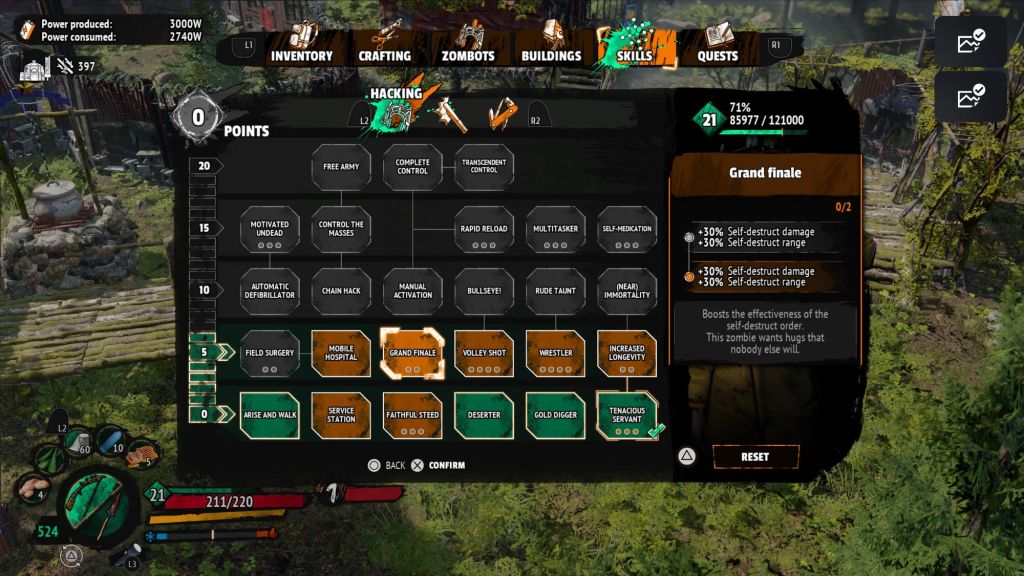Click the top chart overlay icon
Image resolution: width=1024 pixels, height=576 pixels.
970,41
